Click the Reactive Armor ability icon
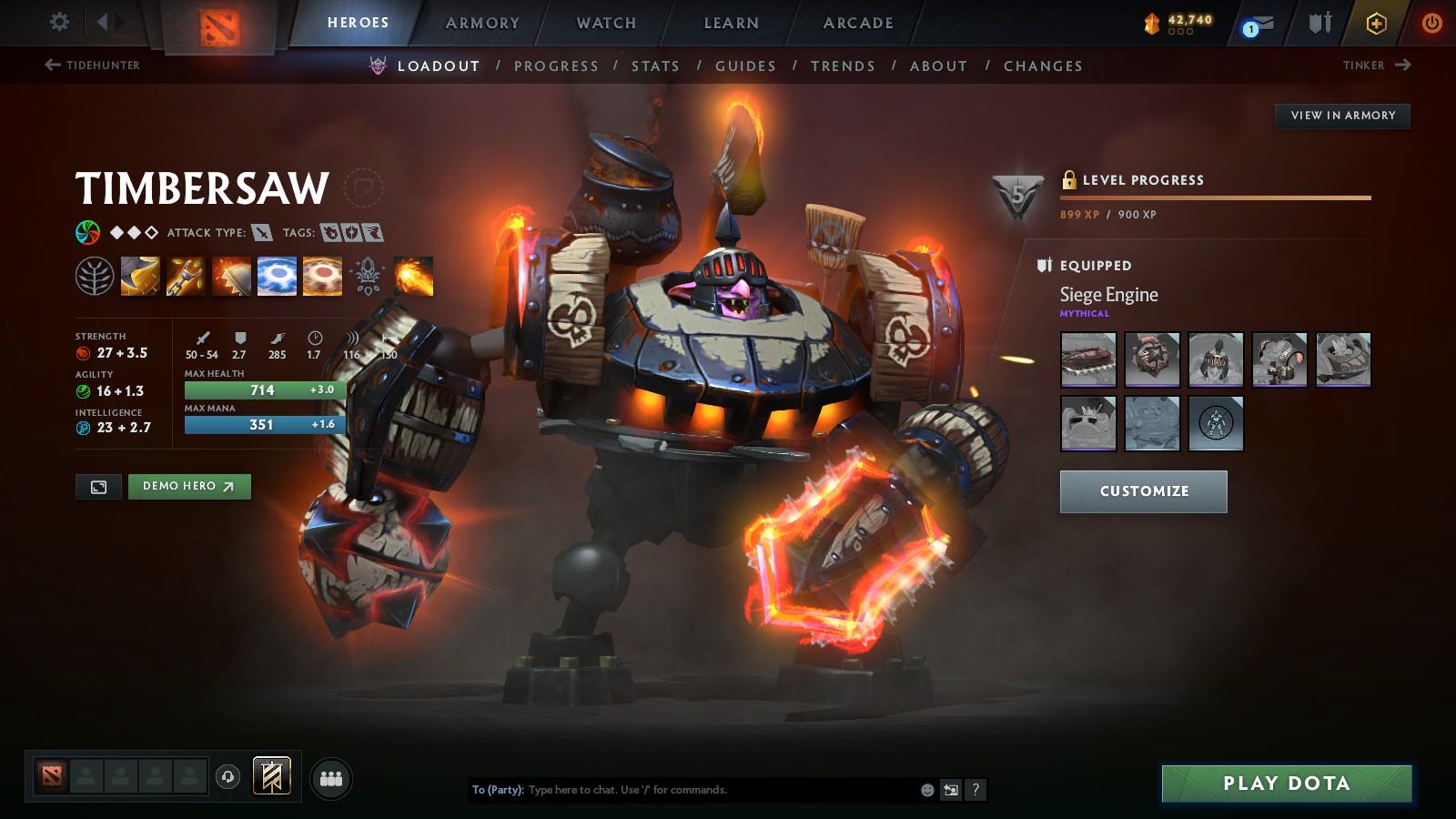This screenshot has height=819, width=1456. point(230,277)
